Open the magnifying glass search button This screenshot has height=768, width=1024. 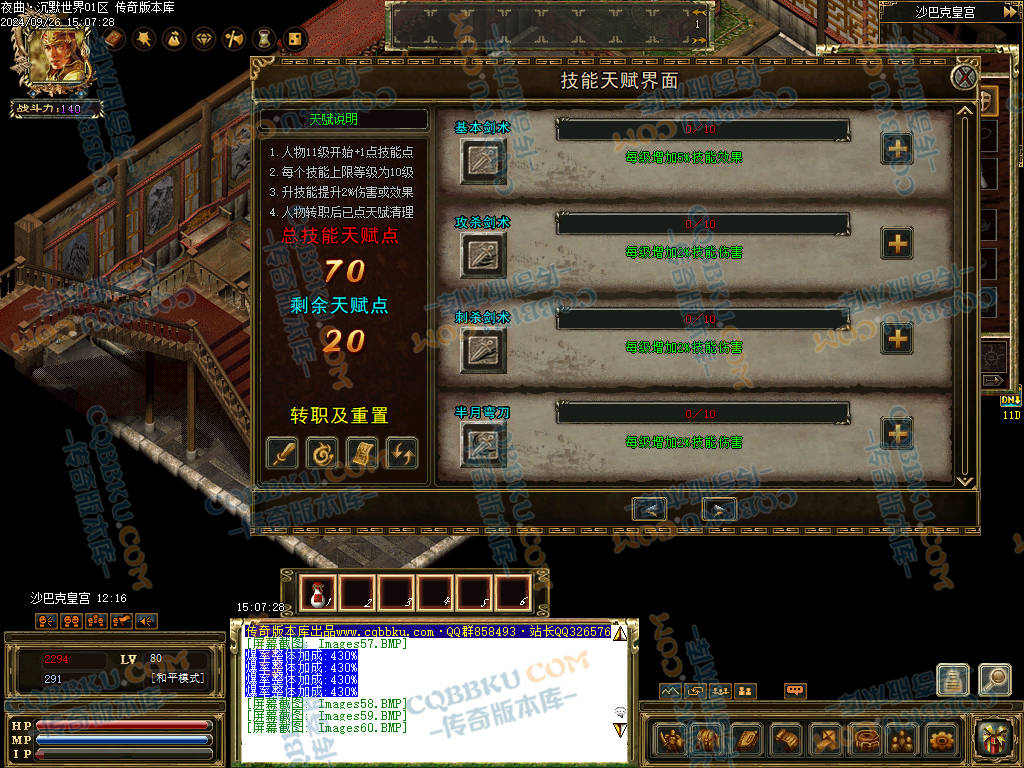(994, 680)
